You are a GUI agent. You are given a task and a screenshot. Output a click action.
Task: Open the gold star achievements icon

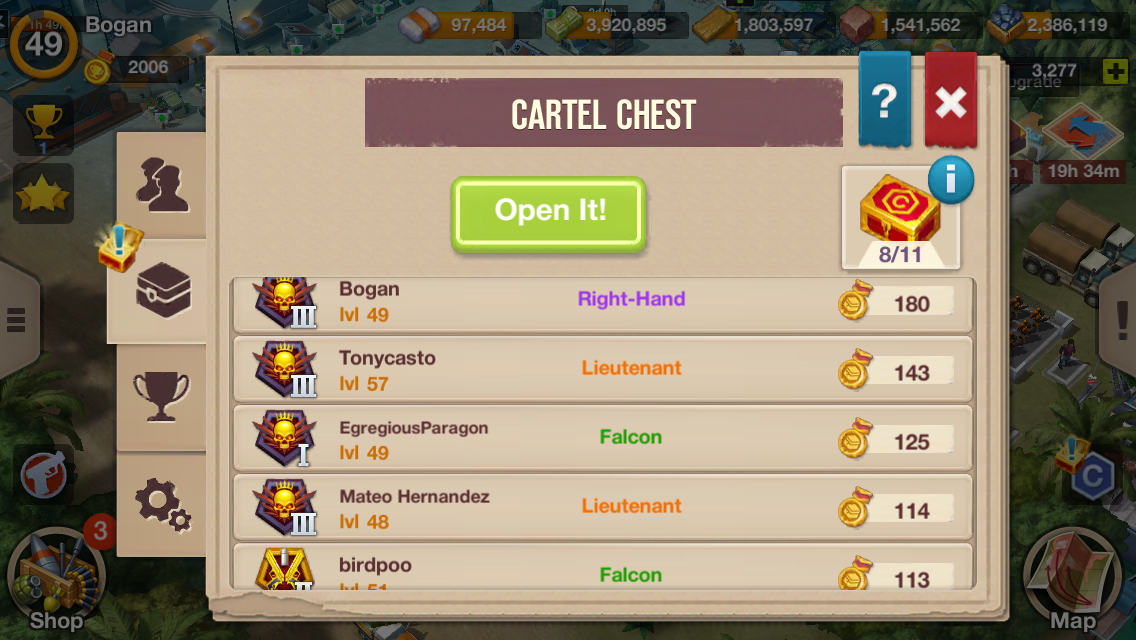(x=43, y=194)
